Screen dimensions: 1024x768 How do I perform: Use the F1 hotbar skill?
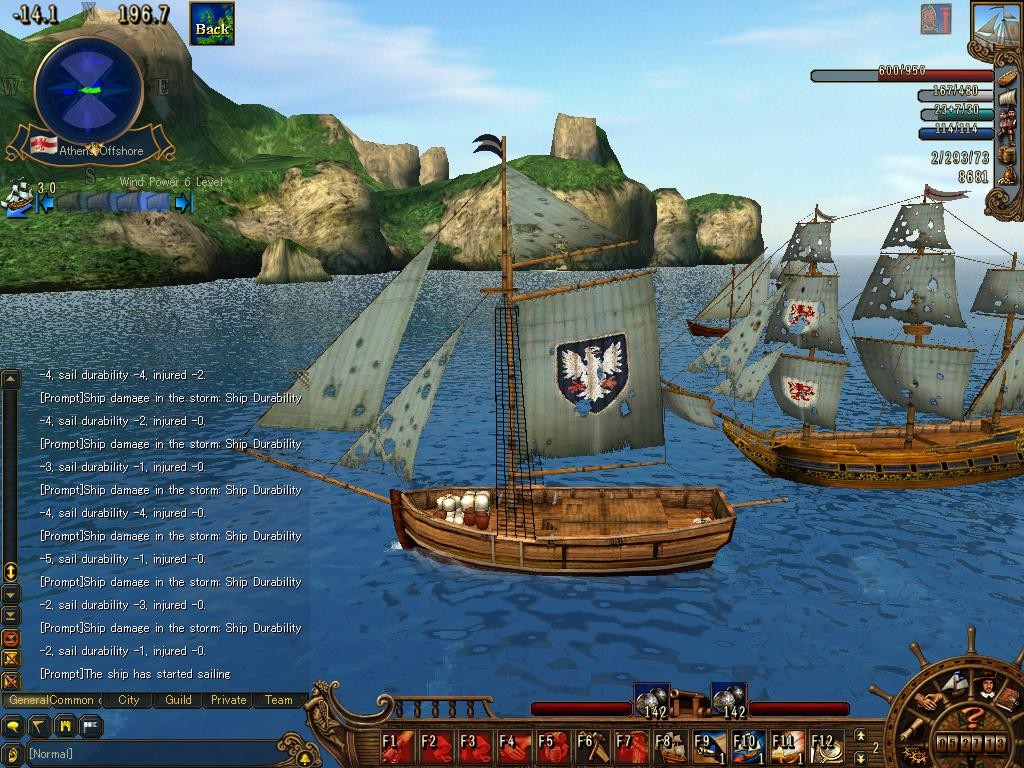[396, 746]
